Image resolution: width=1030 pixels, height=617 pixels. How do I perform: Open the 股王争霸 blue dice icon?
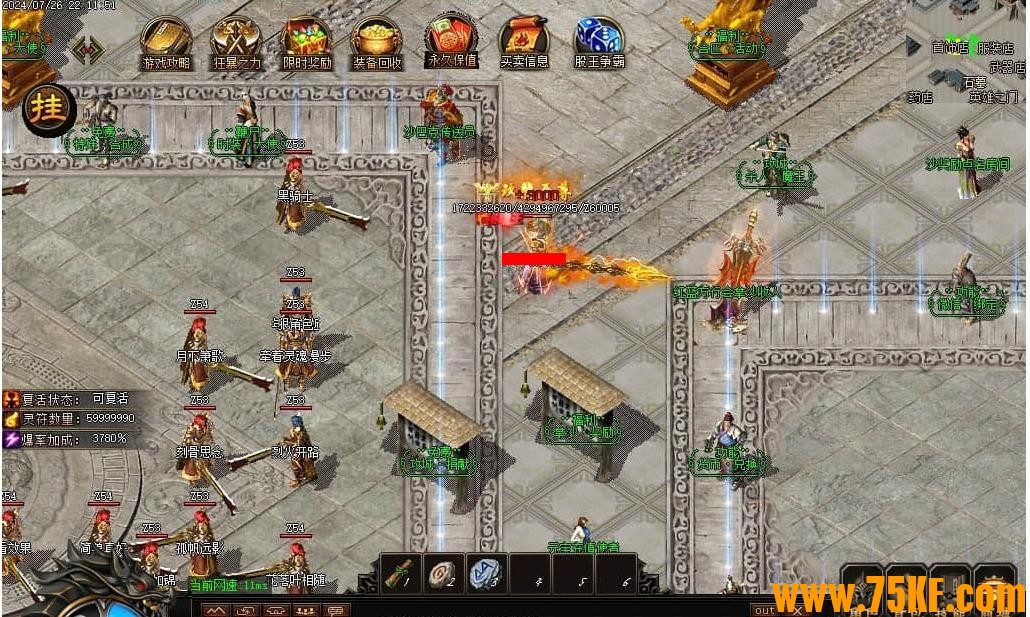tap(598, 41)
